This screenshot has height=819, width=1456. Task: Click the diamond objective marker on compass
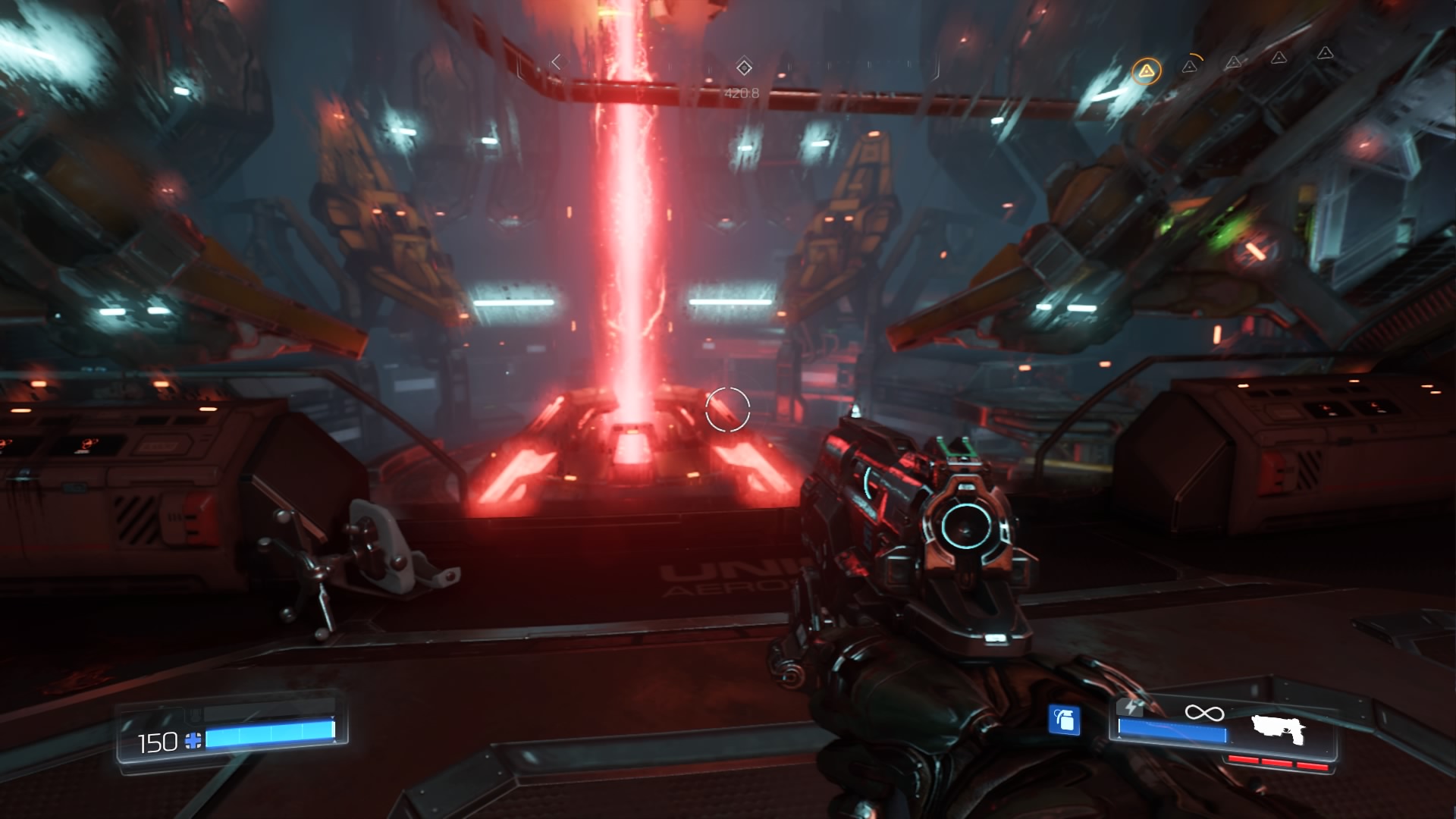(x=744, y=67)
